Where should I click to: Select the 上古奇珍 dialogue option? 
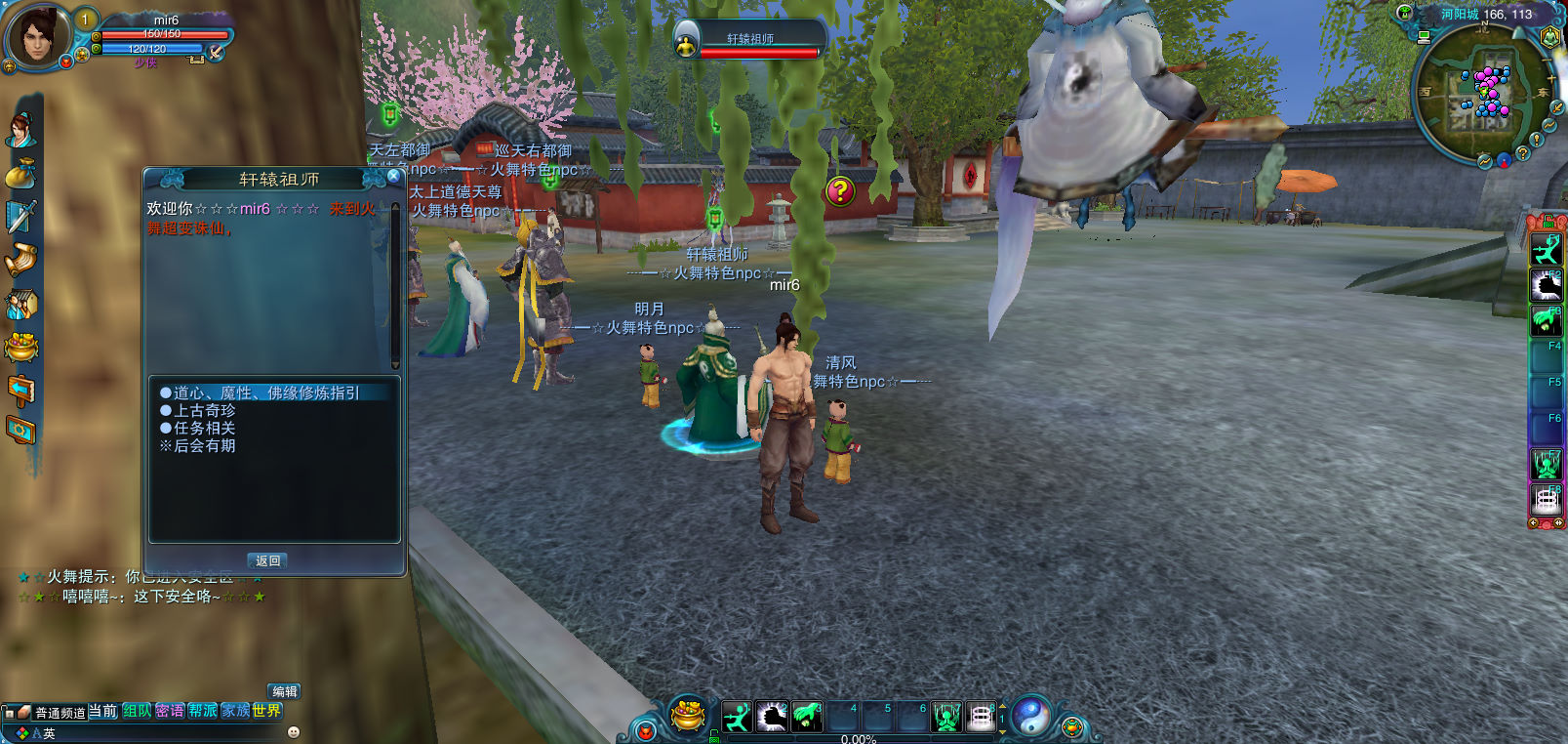(204, 411)
